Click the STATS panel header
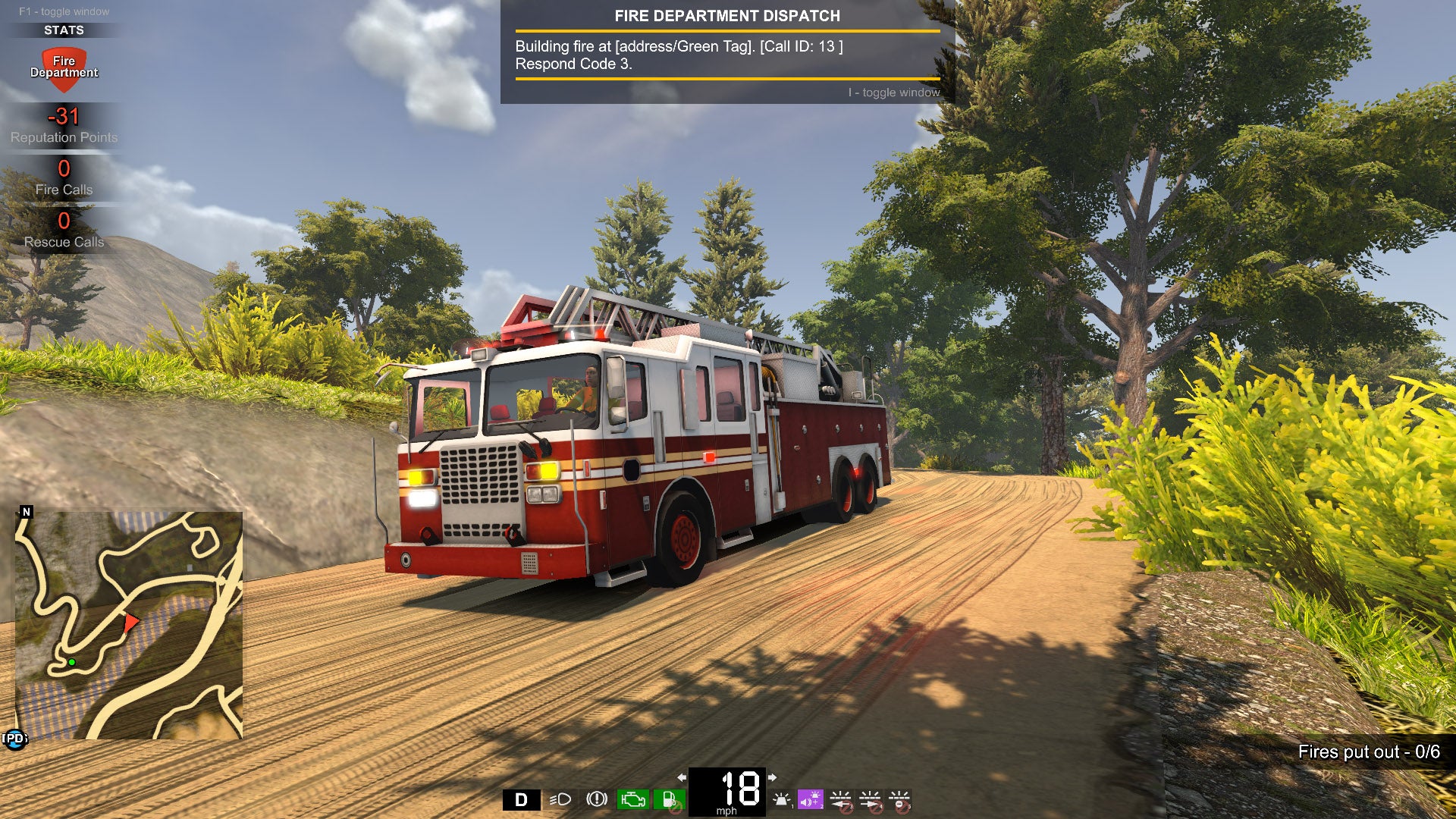Screen dimensions: 1456x819 [x=64, y=30]
